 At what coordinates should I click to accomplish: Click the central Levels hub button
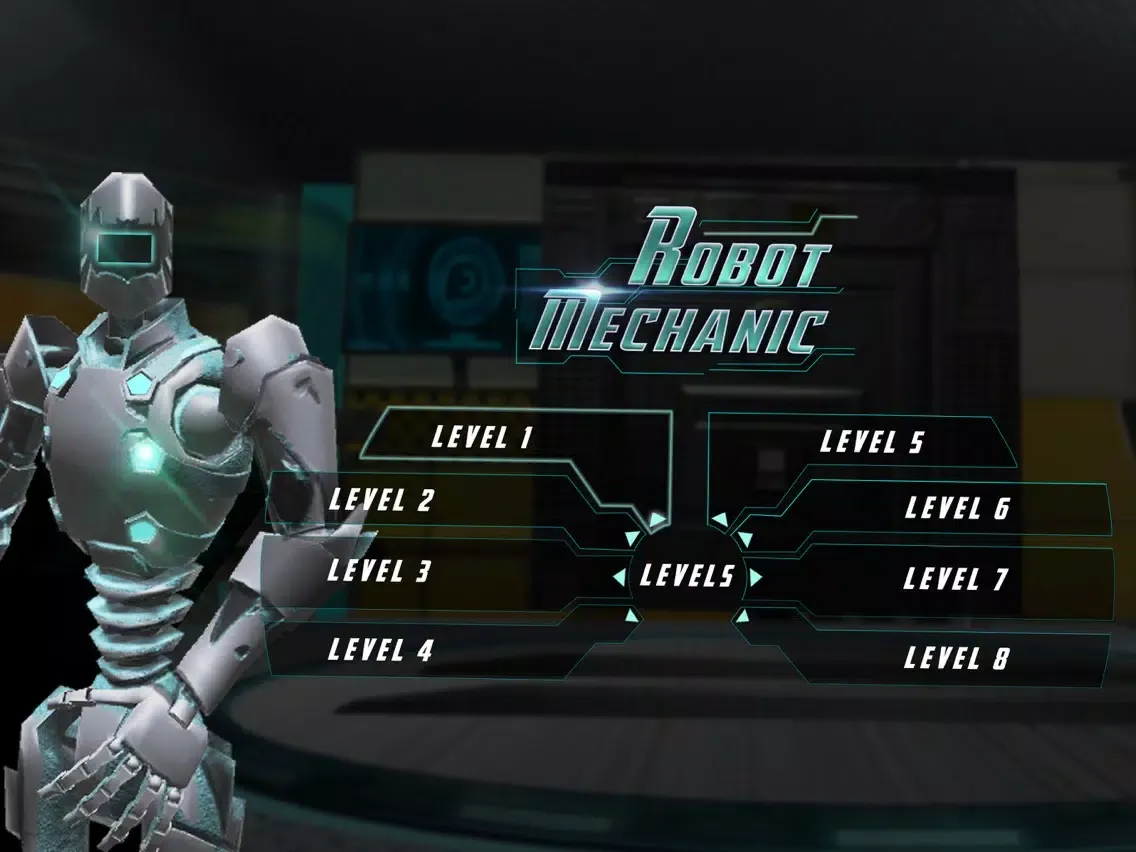[x=687, y=576]
